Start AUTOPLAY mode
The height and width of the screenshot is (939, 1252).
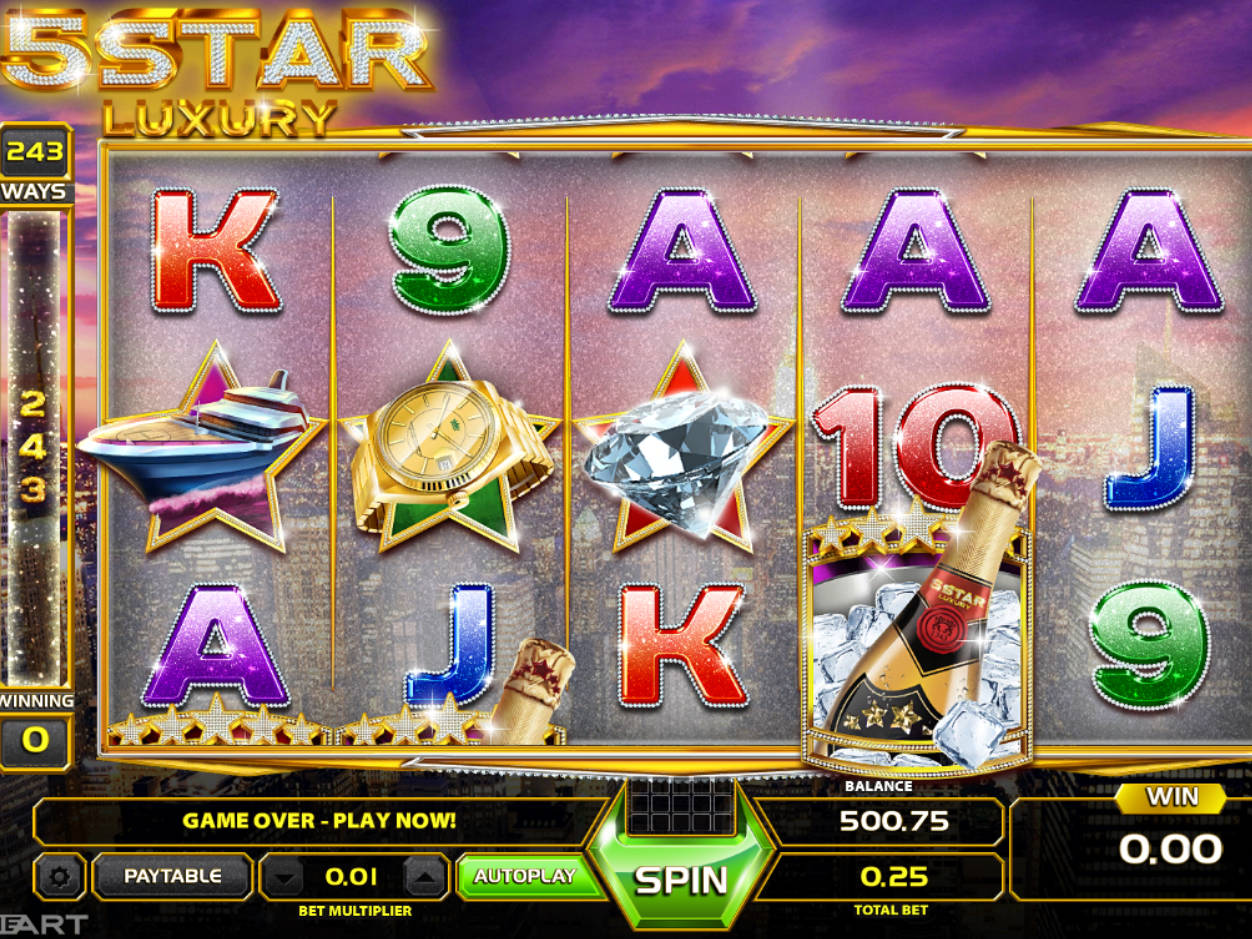(x=525, y=876)
